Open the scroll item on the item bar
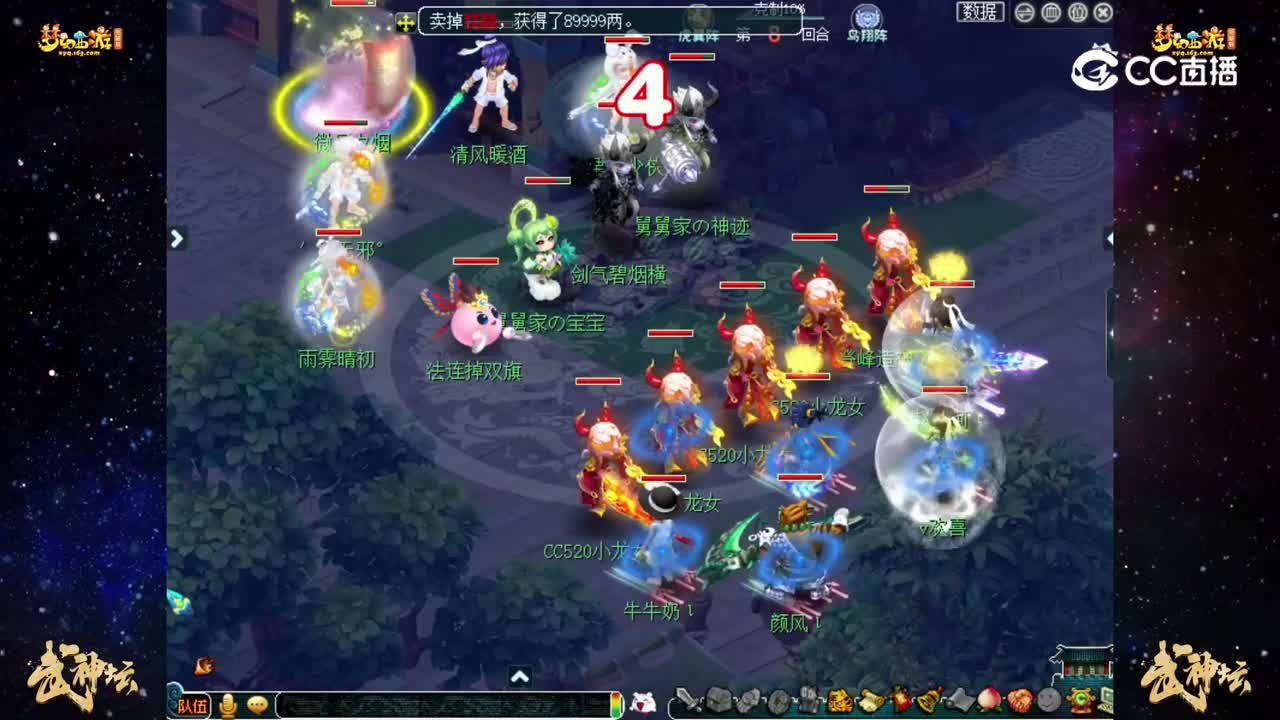Screen dimensions: 1280x720 [871, 702]
